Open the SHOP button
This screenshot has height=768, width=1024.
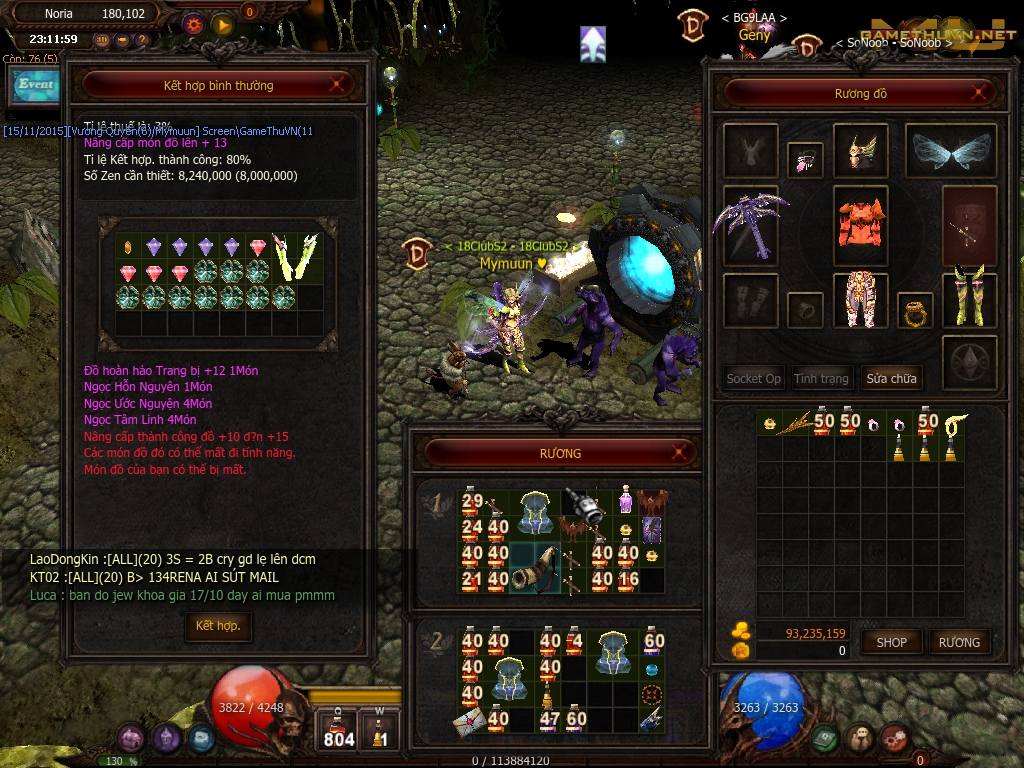pyautogui.click(x=891, y=642)
